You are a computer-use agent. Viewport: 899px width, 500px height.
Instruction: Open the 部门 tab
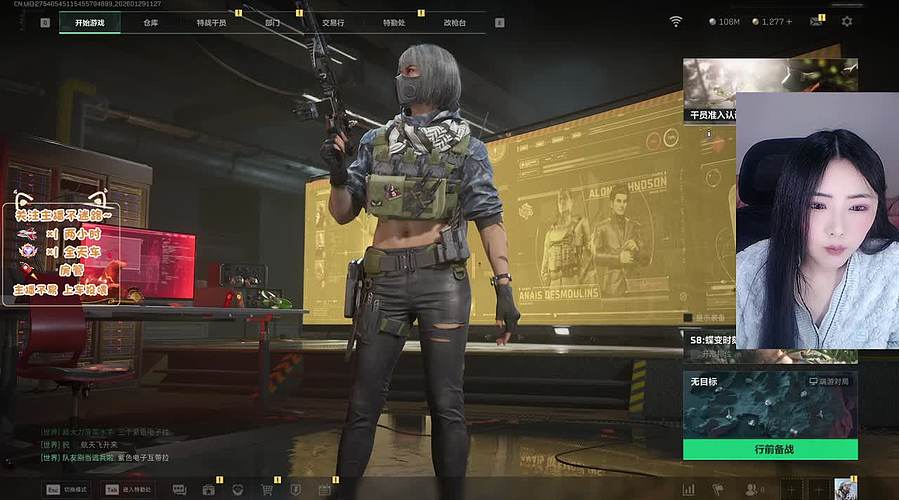coord(272,22)
